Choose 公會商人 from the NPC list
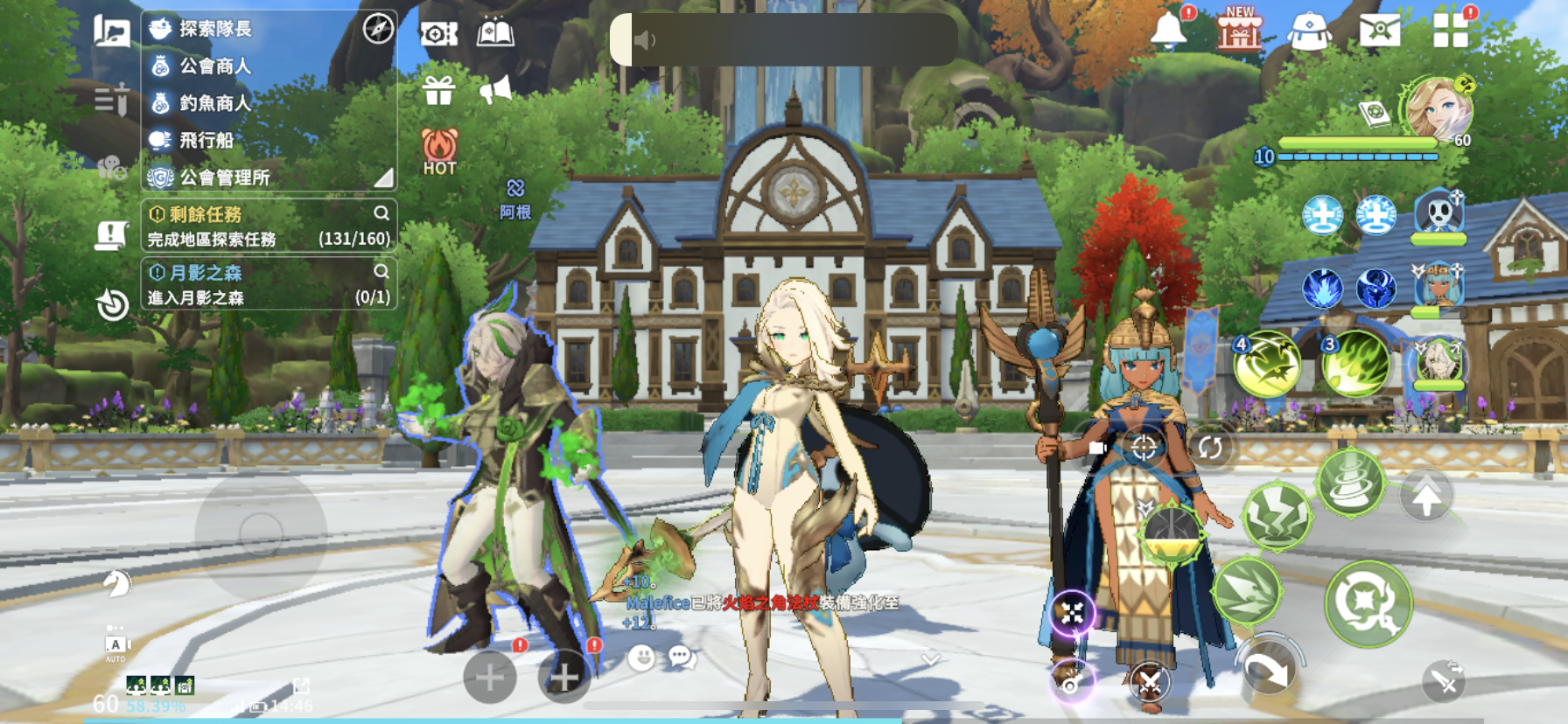This screenshot has height=724, width=1568. click(x=215, y=66)
